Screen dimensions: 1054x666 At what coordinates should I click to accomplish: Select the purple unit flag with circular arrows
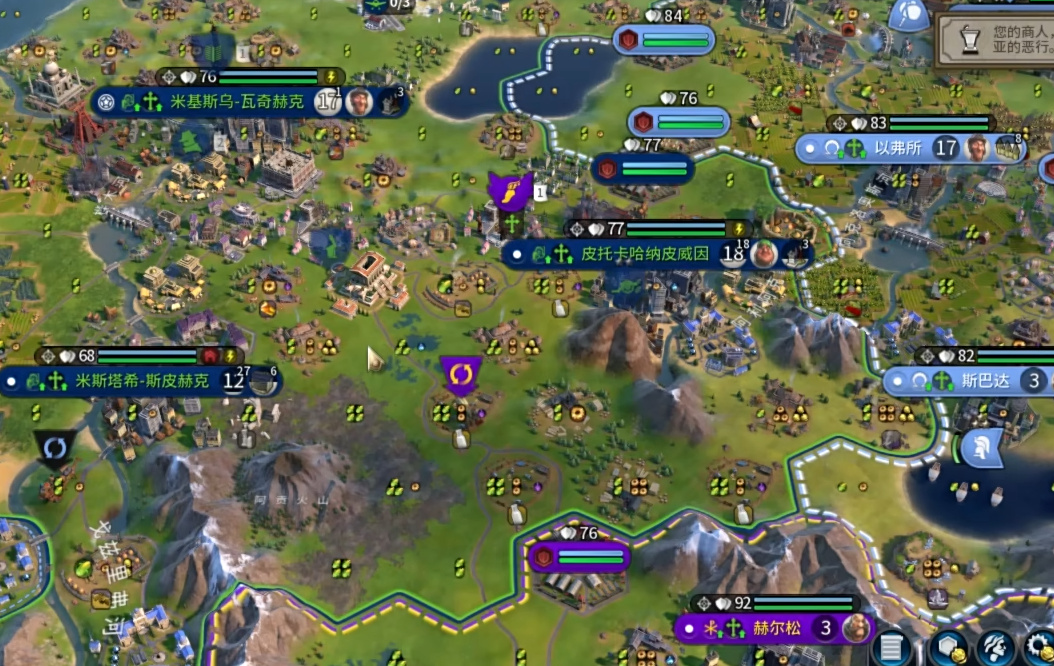tap(461, 374)
